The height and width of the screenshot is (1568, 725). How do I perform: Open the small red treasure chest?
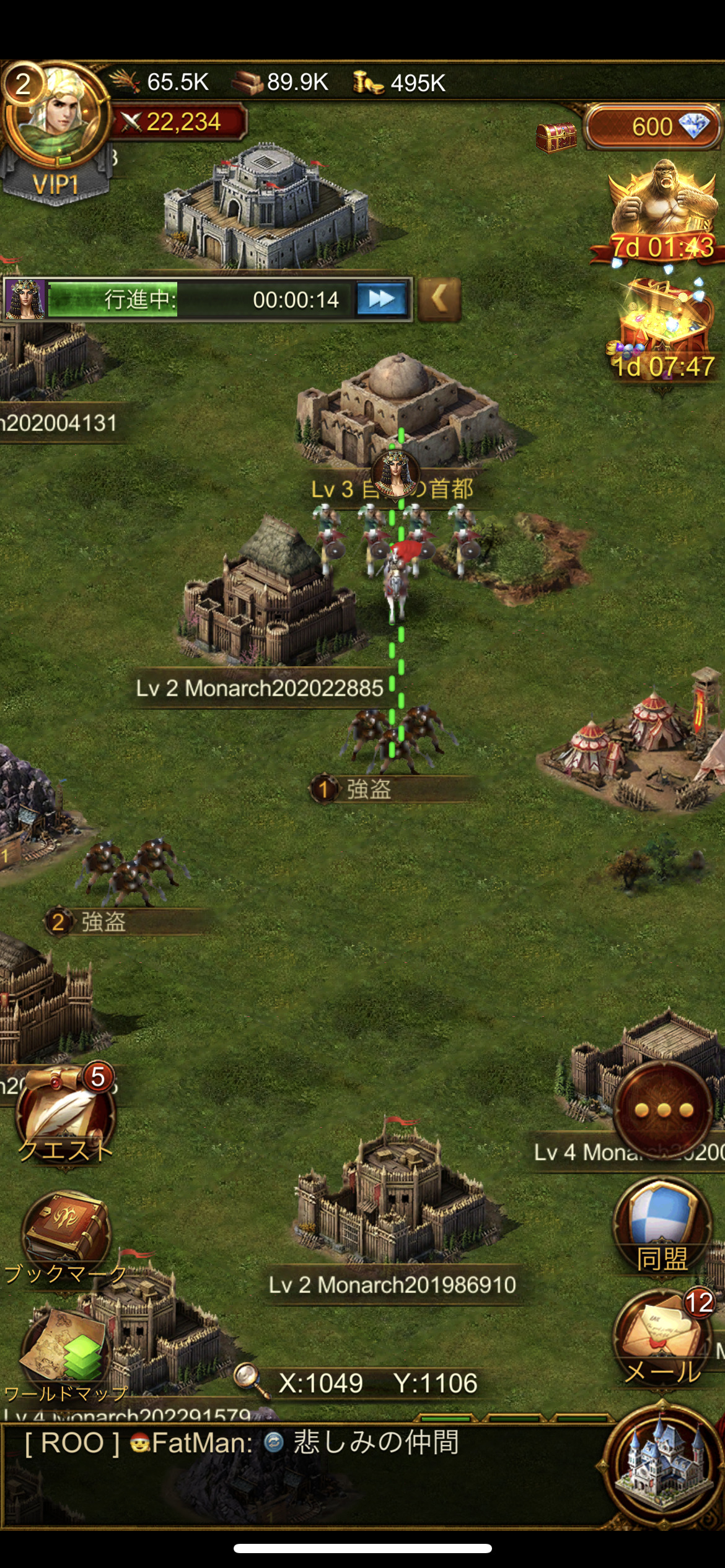tap(556, 136)
